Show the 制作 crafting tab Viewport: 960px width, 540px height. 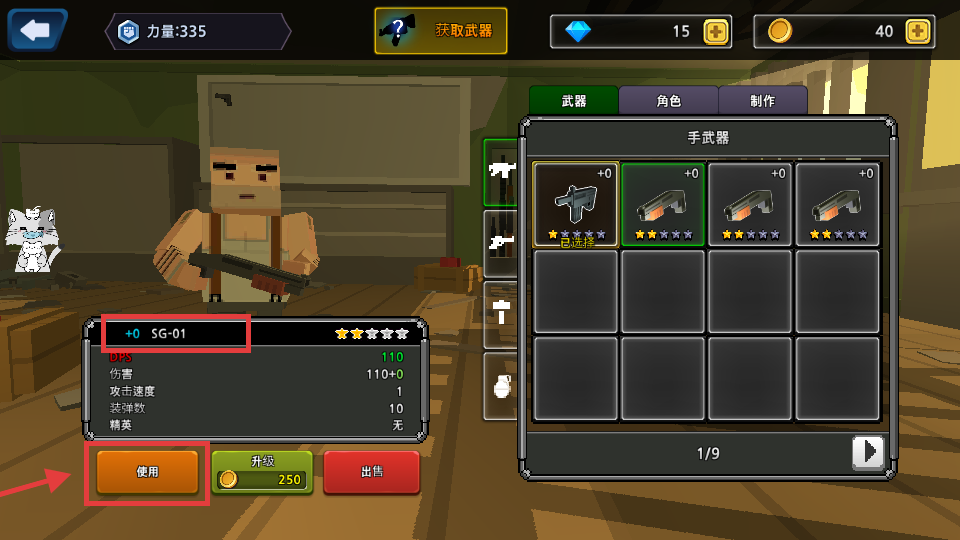pos(762,101)
